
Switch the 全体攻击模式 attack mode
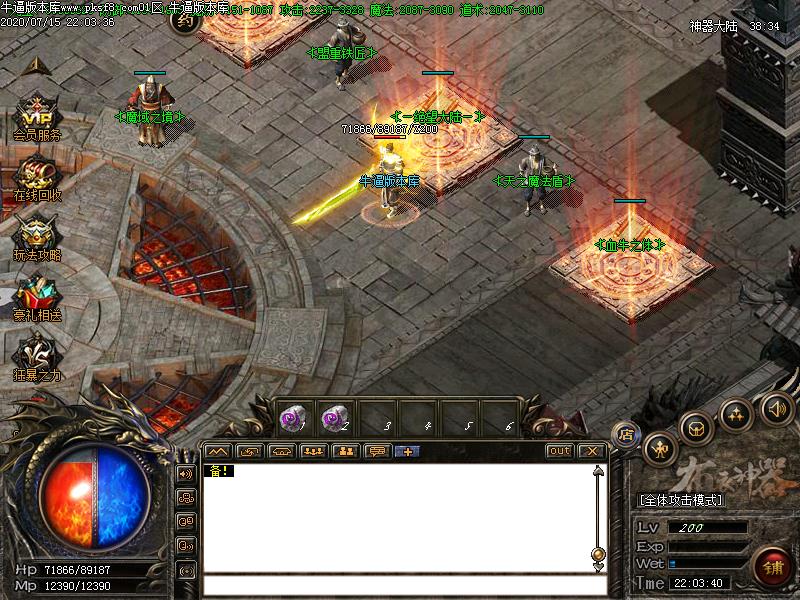[x=682, y=499]
